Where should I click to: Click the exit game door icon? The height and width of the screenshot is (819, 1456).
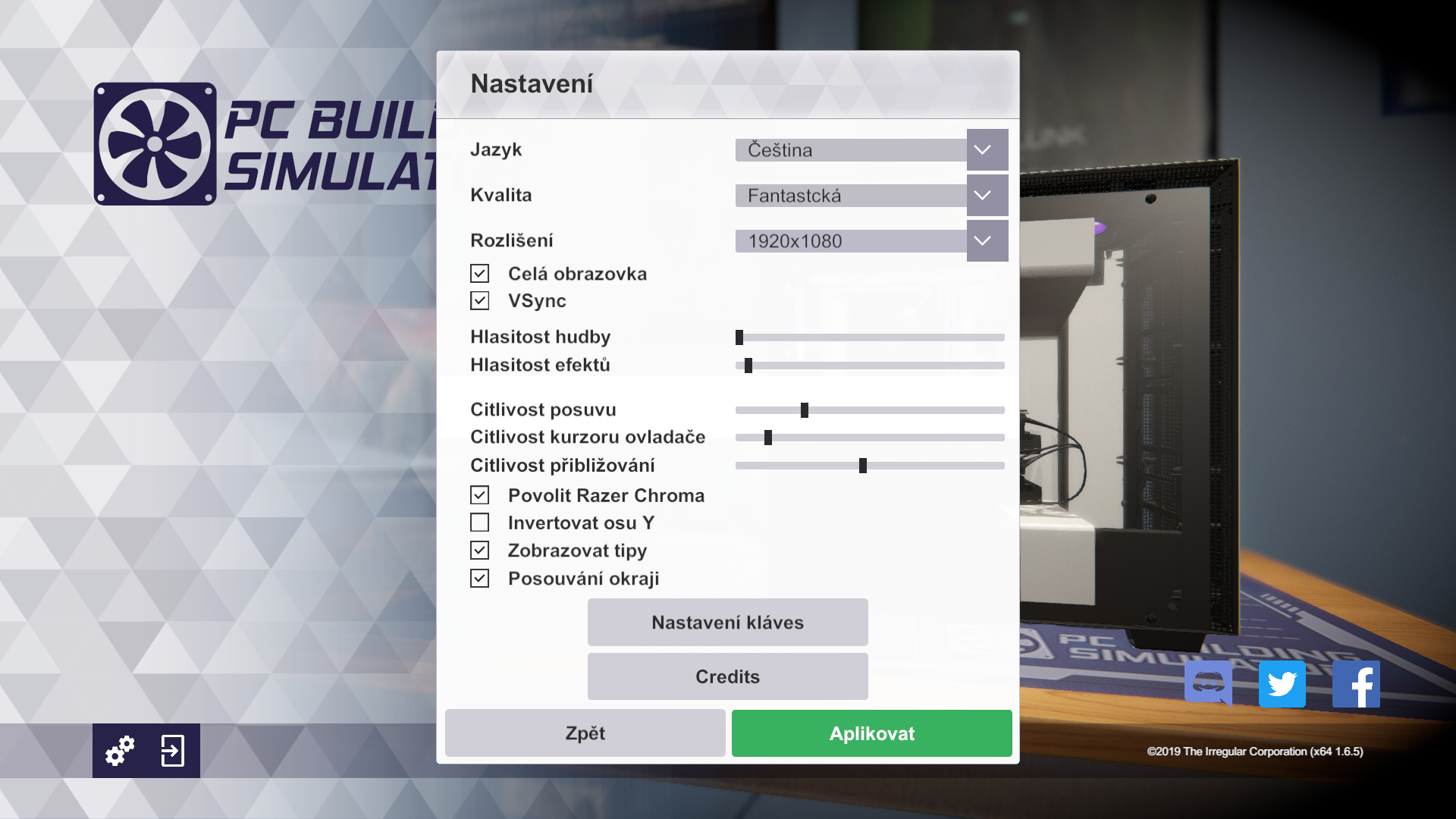173,751
